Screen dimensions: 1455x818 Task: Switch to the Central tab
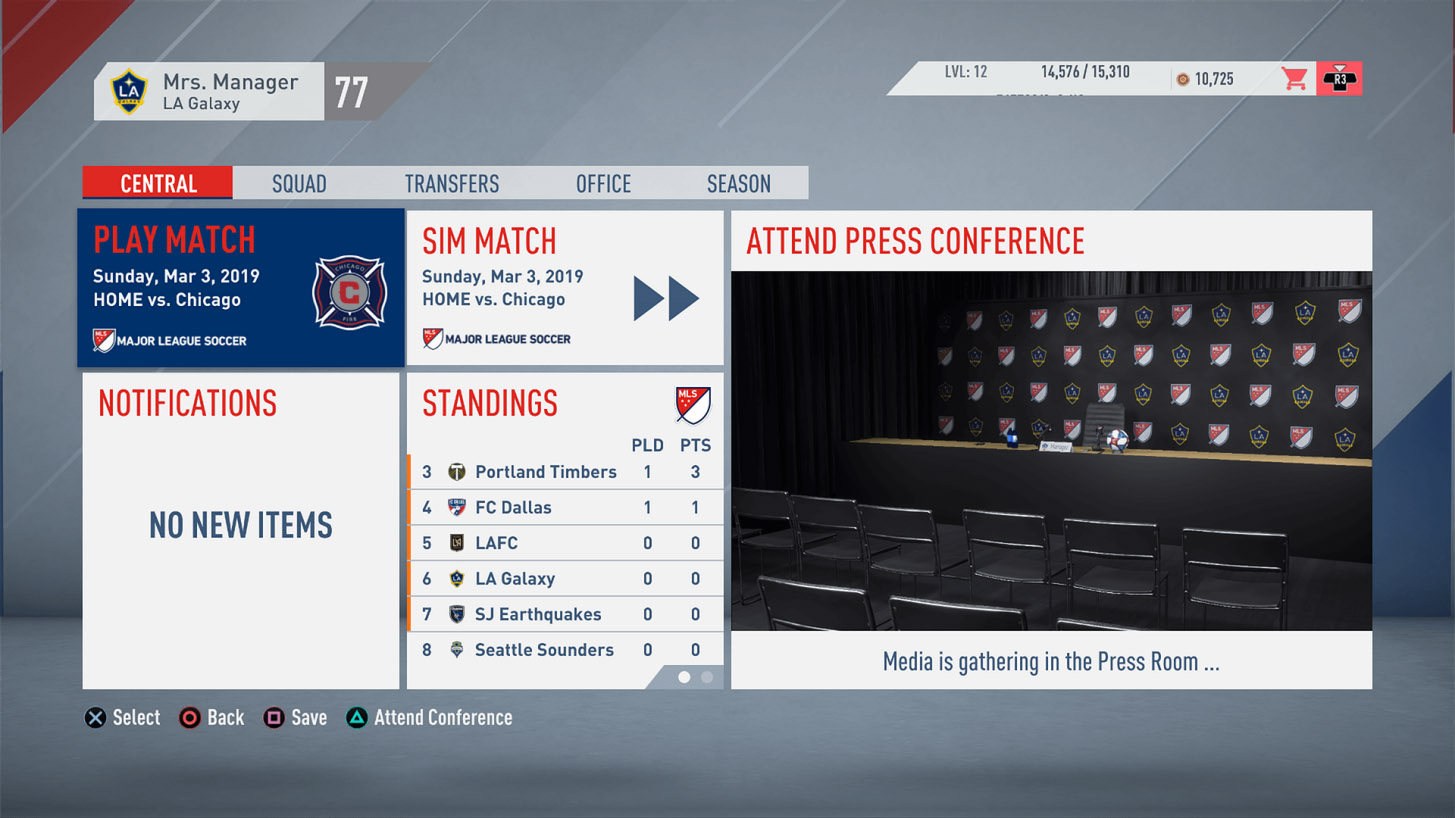(x=158, y=184)
